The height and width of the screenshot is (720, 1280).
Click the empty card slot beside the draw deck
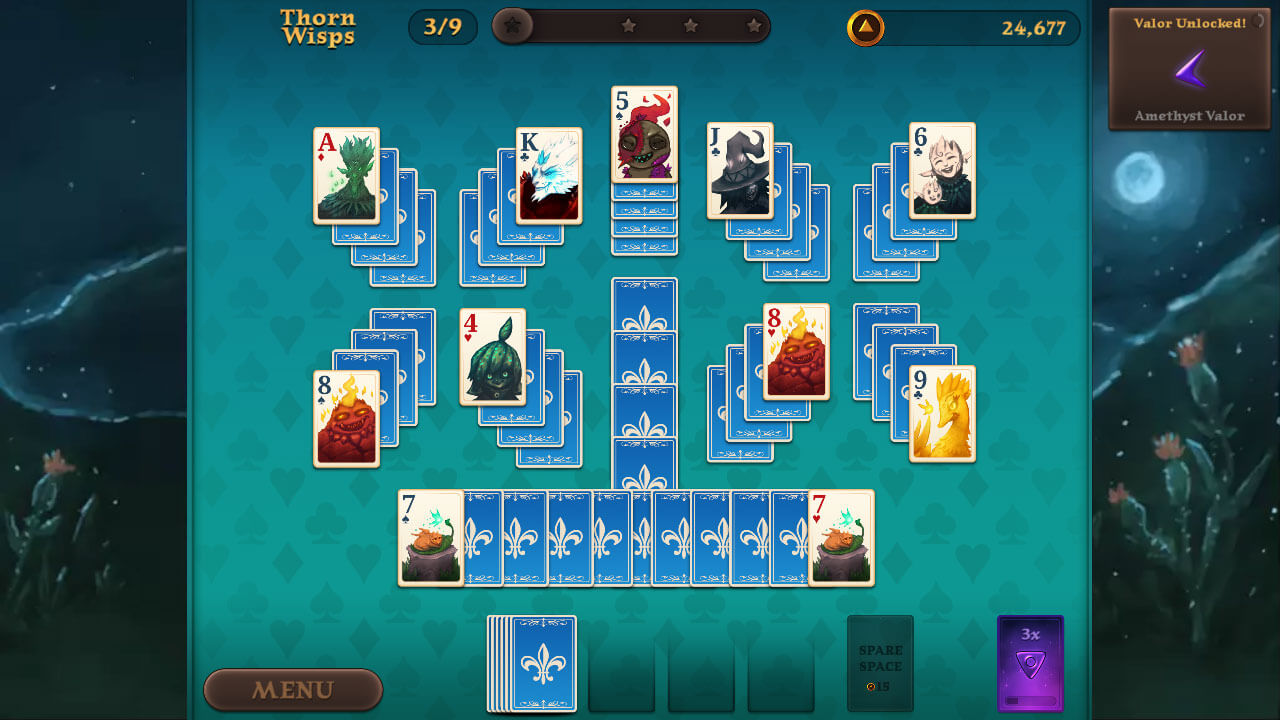(622, 664)
